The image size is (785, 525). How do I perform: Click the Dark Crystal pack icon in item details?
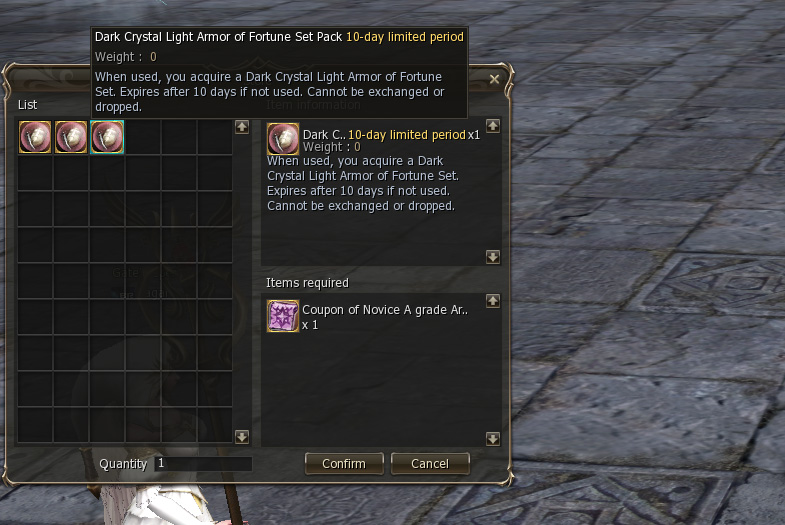coord(283,137)
